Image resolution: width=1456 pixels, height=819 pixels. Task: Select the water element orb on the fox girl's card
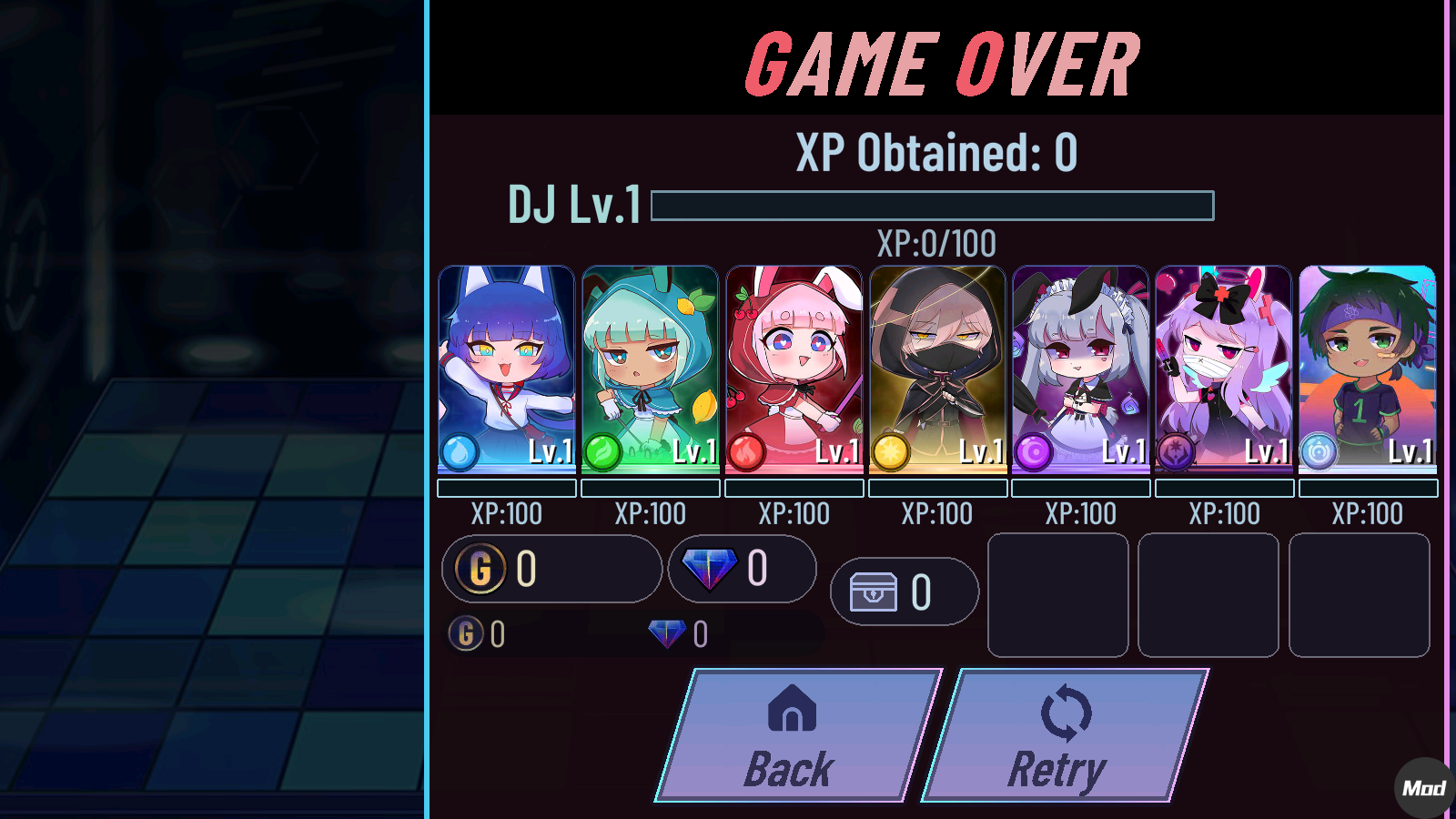tap(459, 450)
